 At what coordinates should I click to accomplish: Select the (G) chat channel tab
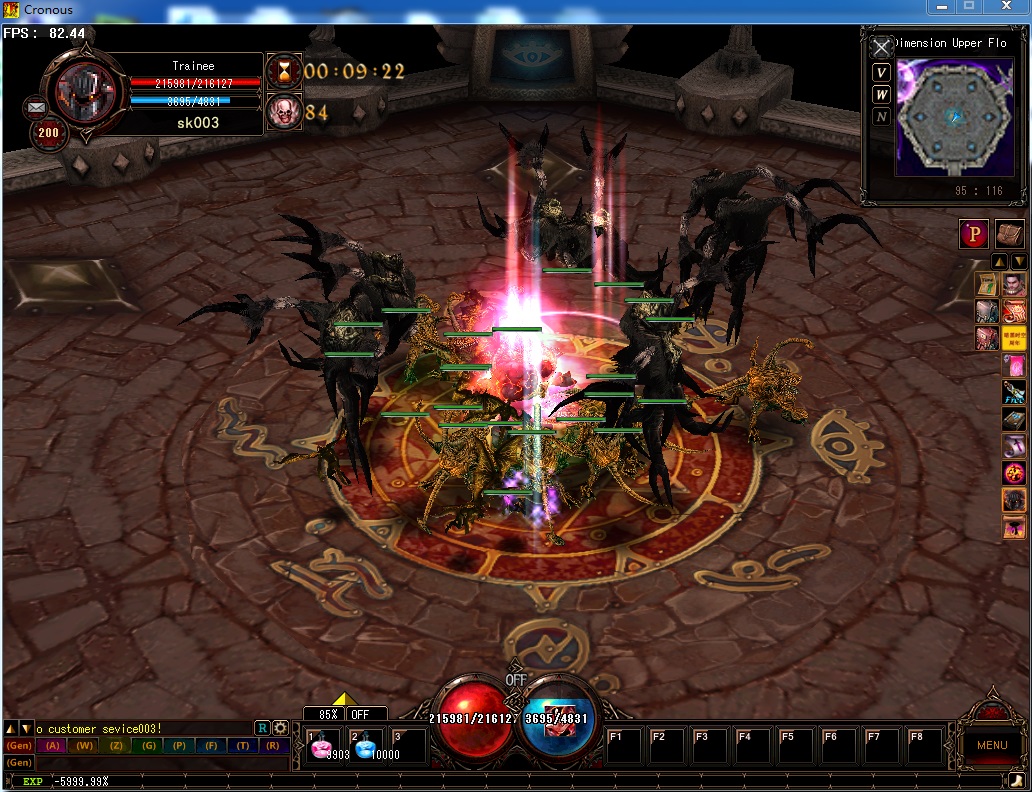coord(148,746)
